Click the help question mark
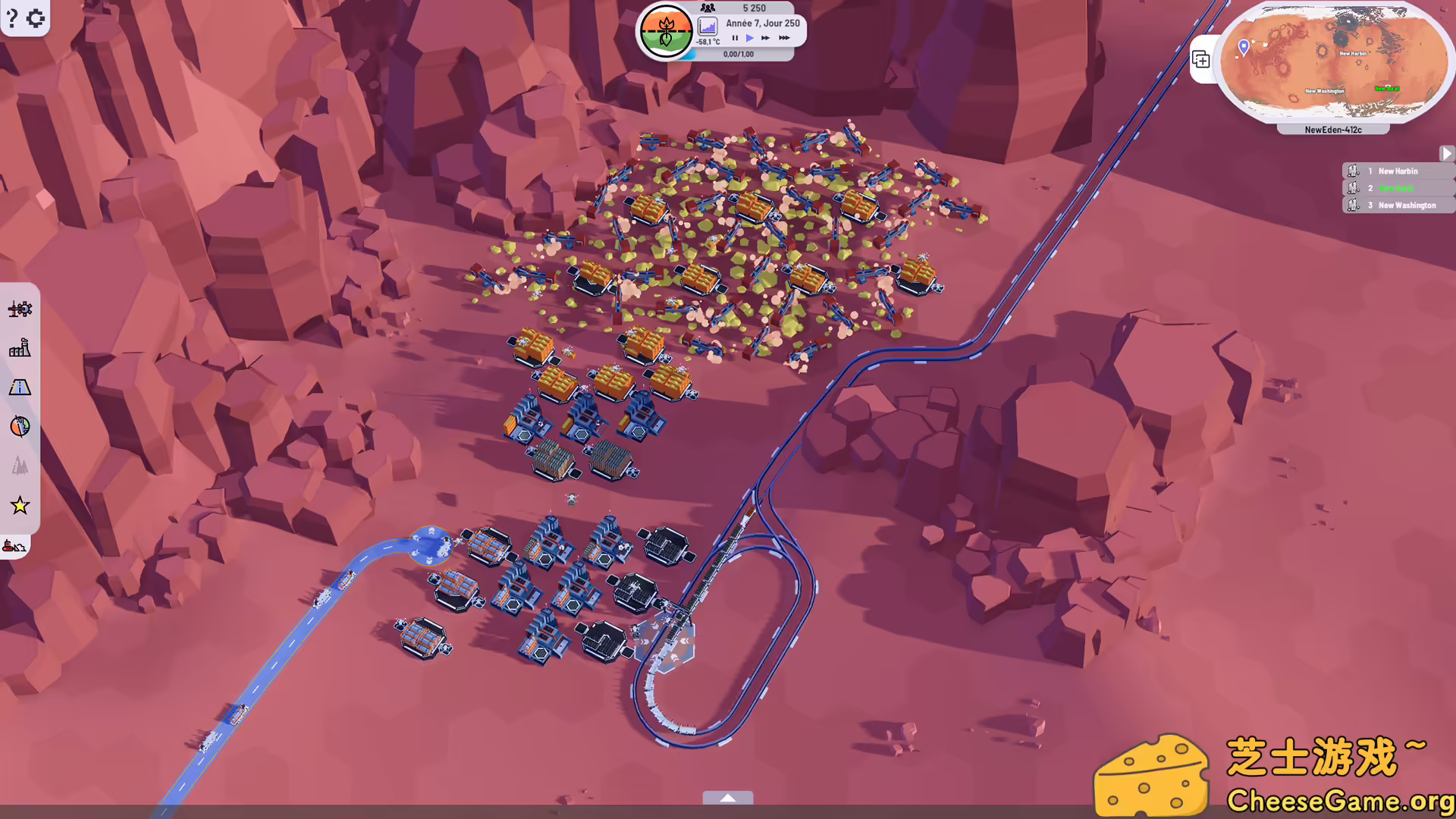The height and width of the screenshot is (819, 1456). (11, 18)
